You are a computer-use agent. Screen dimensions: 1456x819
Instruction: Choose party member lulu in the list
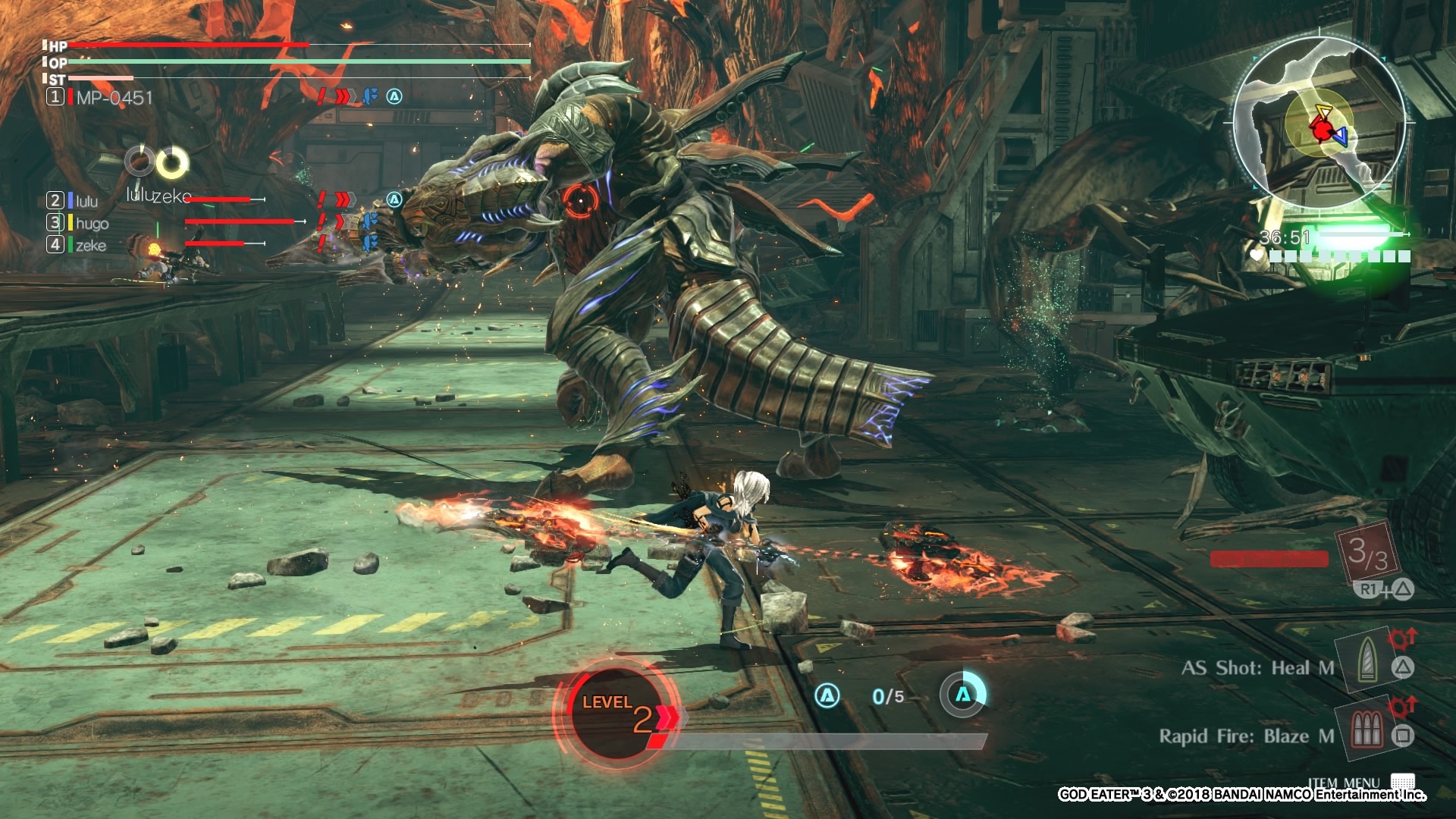pos(86,201)
